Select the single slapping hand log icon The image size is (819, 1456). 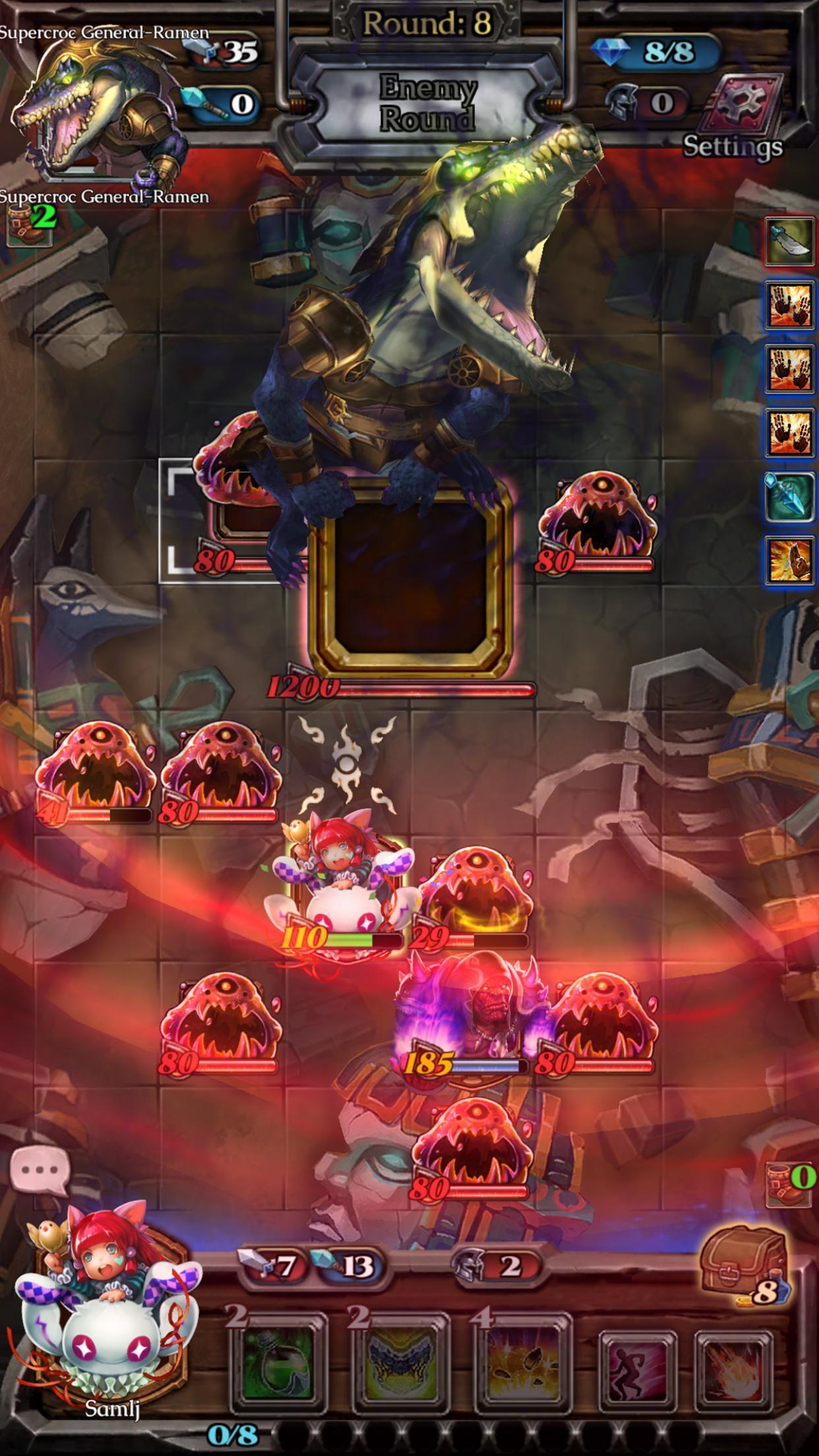789,560
